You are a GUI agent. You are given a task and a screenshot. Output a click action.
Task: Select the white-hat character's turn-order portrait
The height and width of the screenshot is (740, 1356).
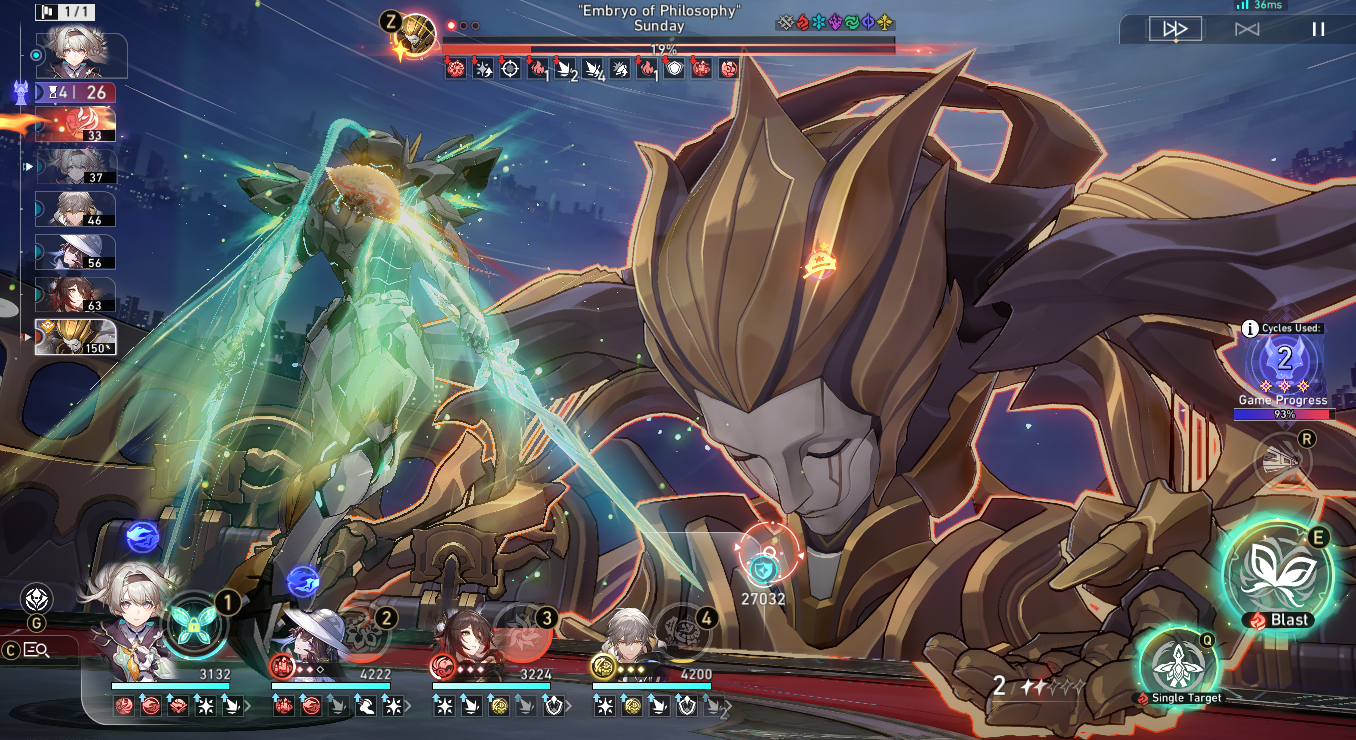(75, 252)
